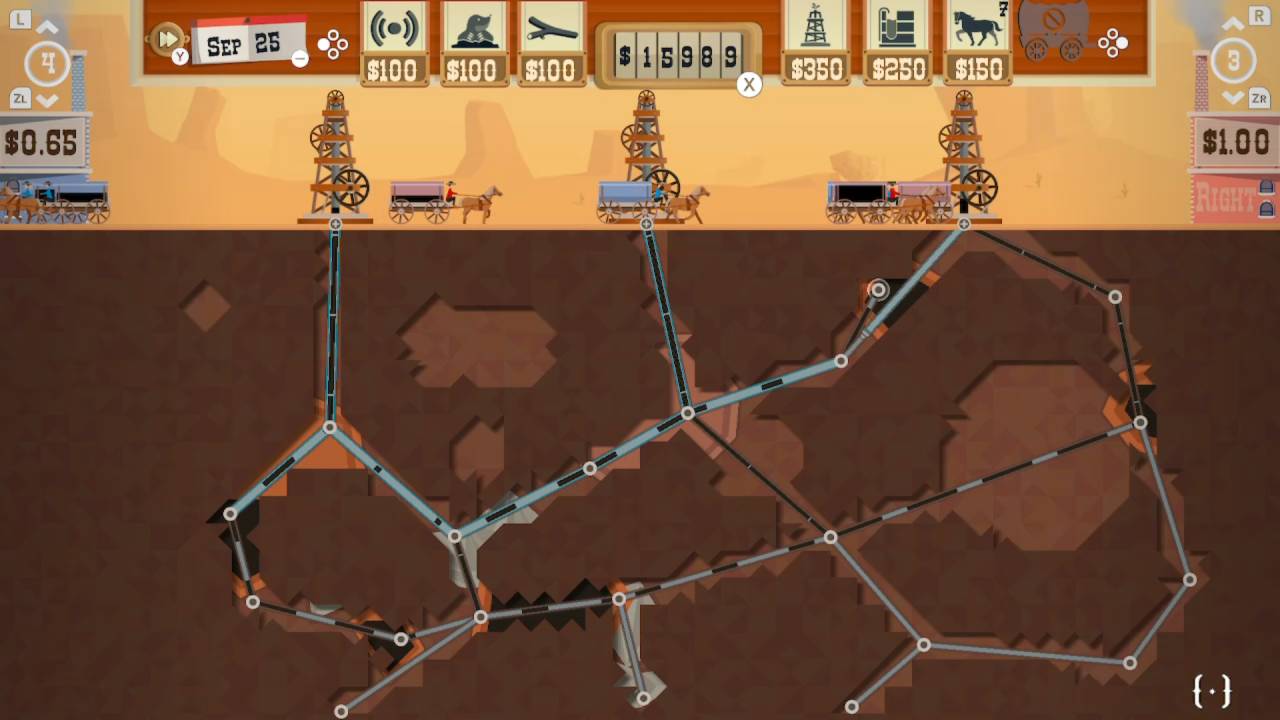Toggle the minus button beside the calendar
This screenshot has height=720, width=1280.
click(x=299, y=59)
